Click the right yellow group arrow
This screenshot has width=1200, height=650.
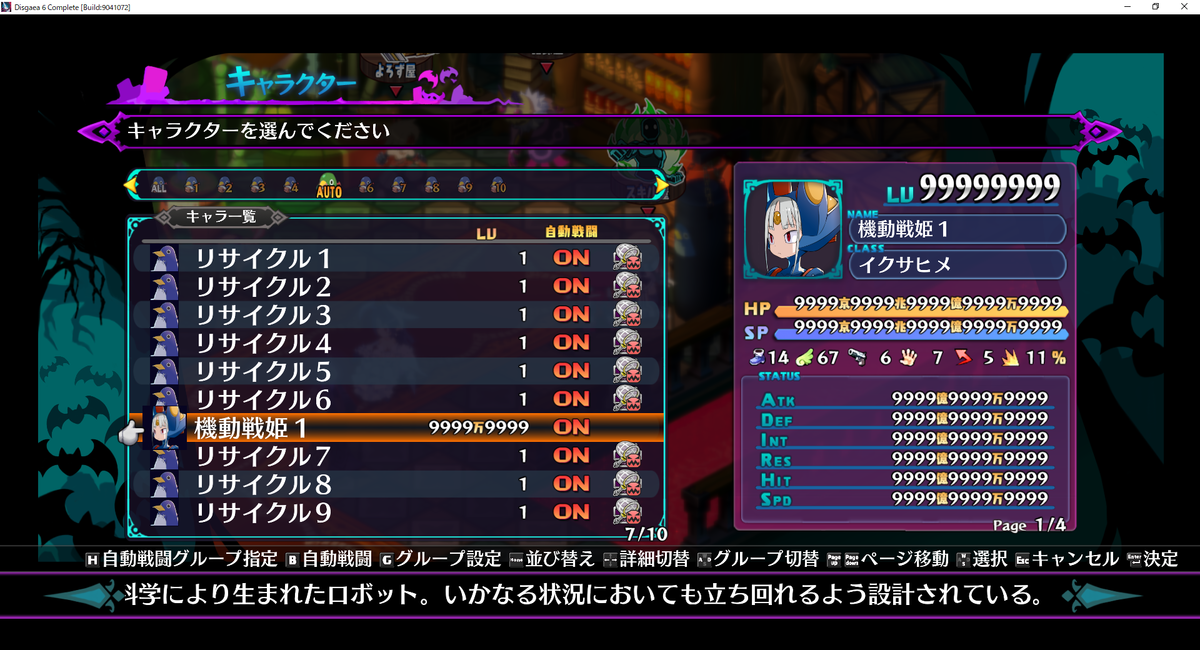coord(660,185)
